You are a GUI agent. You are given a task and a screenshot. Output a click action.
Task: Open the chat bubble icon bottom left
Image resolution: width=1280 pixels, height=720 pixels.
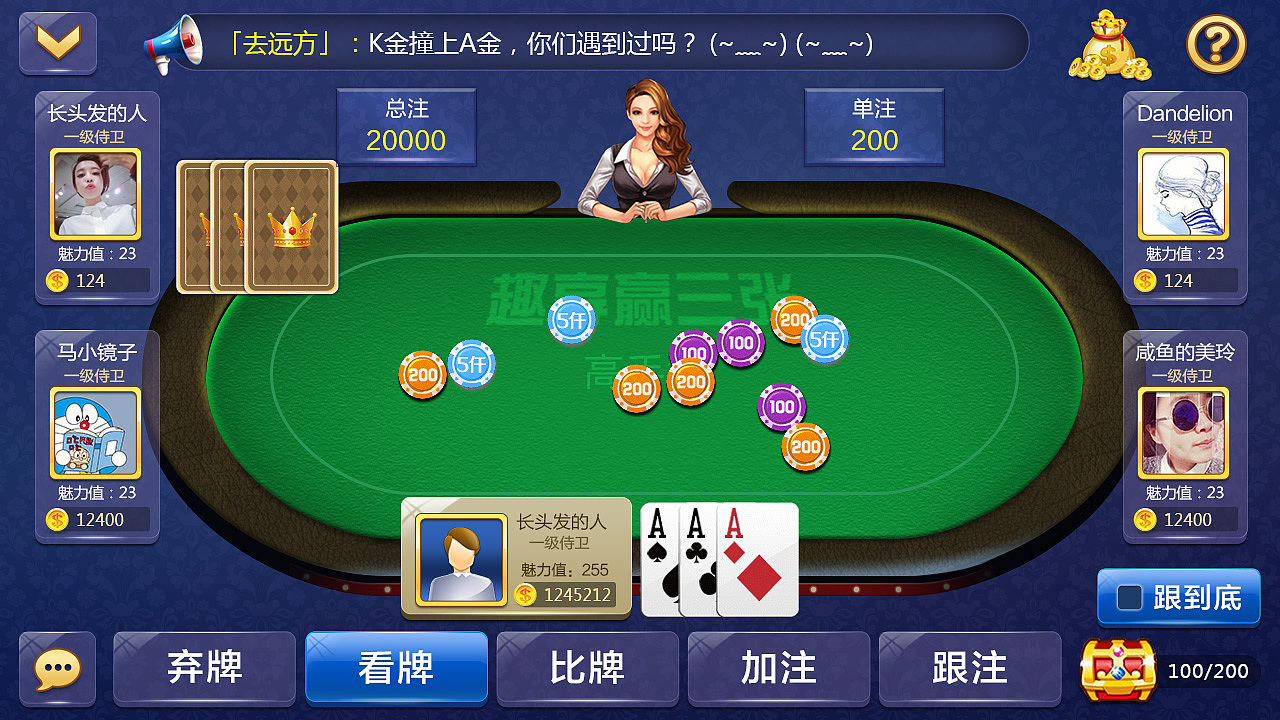(57, 668)
